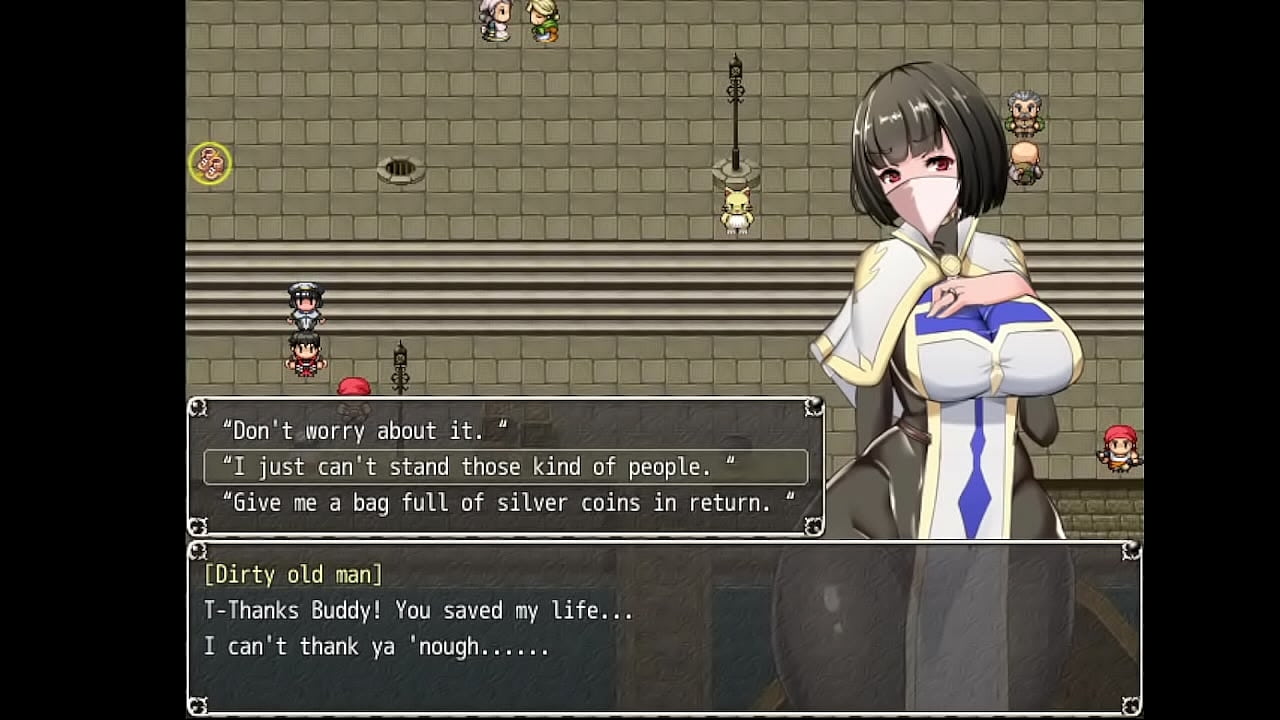Select "I just can't stand those kind of people"
Viewport: 1280px width, 720px height.
[480, 466]
